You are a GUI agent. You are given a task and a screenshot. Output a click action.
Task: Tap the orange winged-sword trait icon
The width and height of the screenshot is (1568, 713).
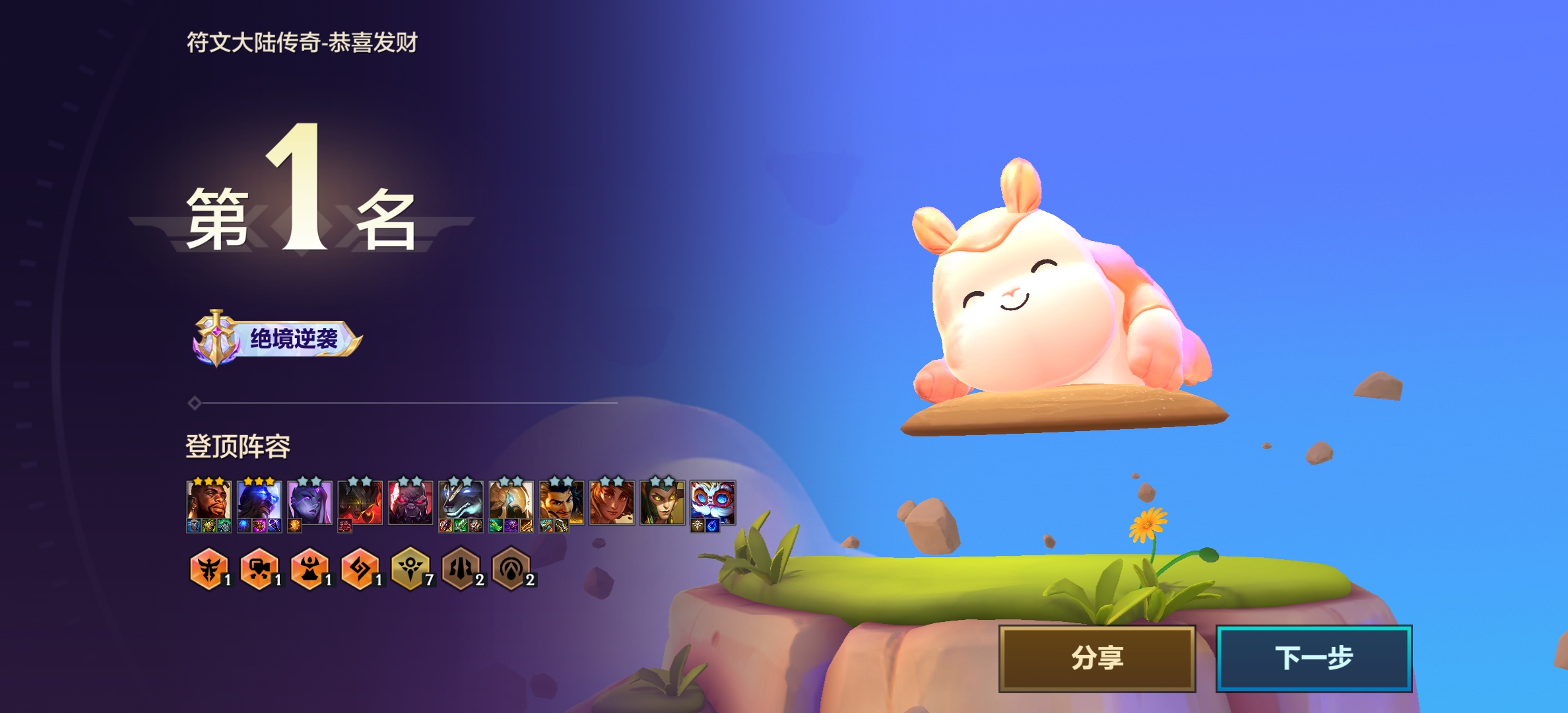pyautogui.click(x=209, y=568)
